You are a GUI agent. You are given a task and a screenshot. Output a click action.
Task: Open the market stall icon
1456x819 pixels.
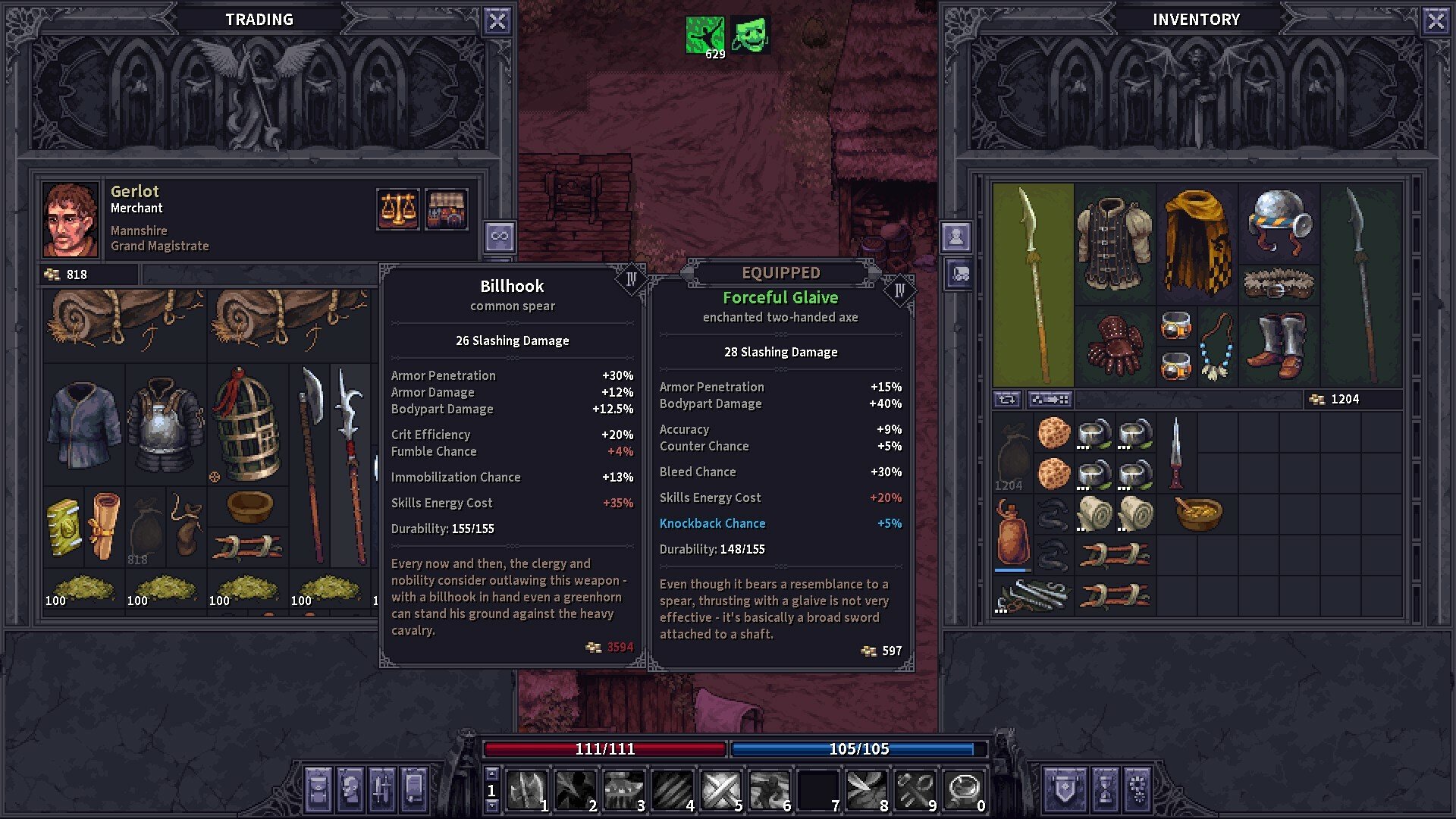pos(446,209)
